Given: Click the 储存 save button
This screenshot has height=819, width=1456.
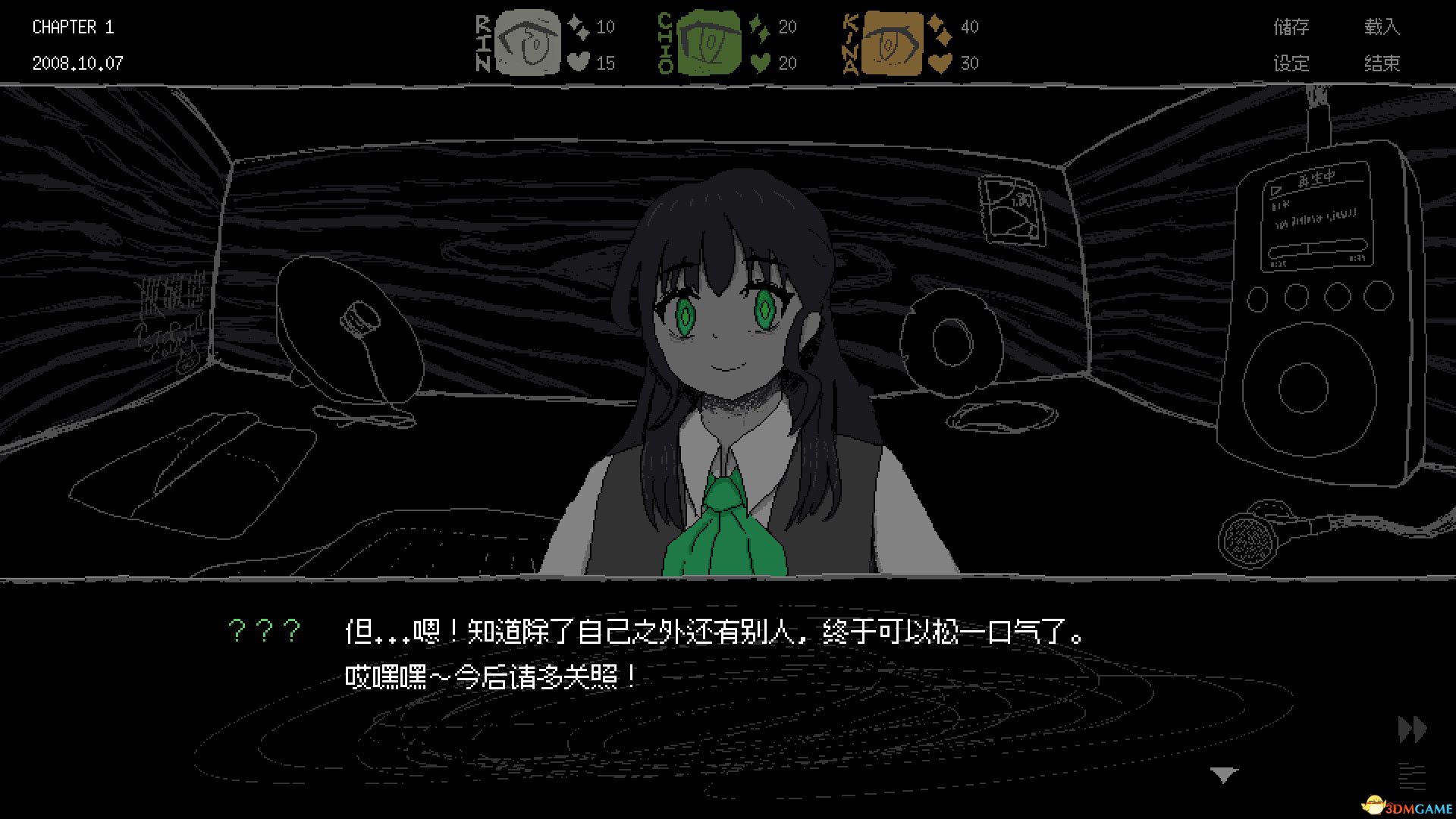Looking at the screenshot, I should pos(1291,27).
